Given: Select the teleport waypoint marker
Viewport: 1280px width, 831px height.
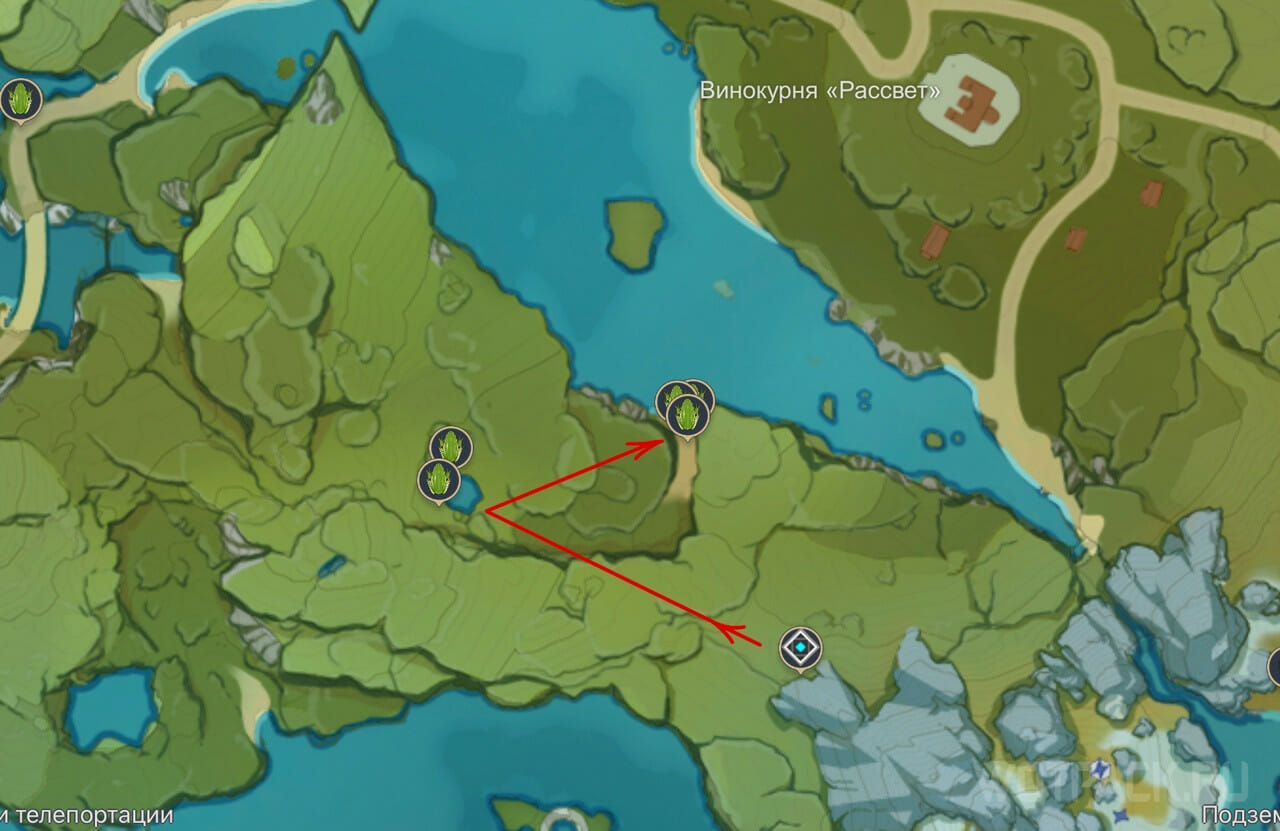Looking at the screenshot, I should coord(801,649).
